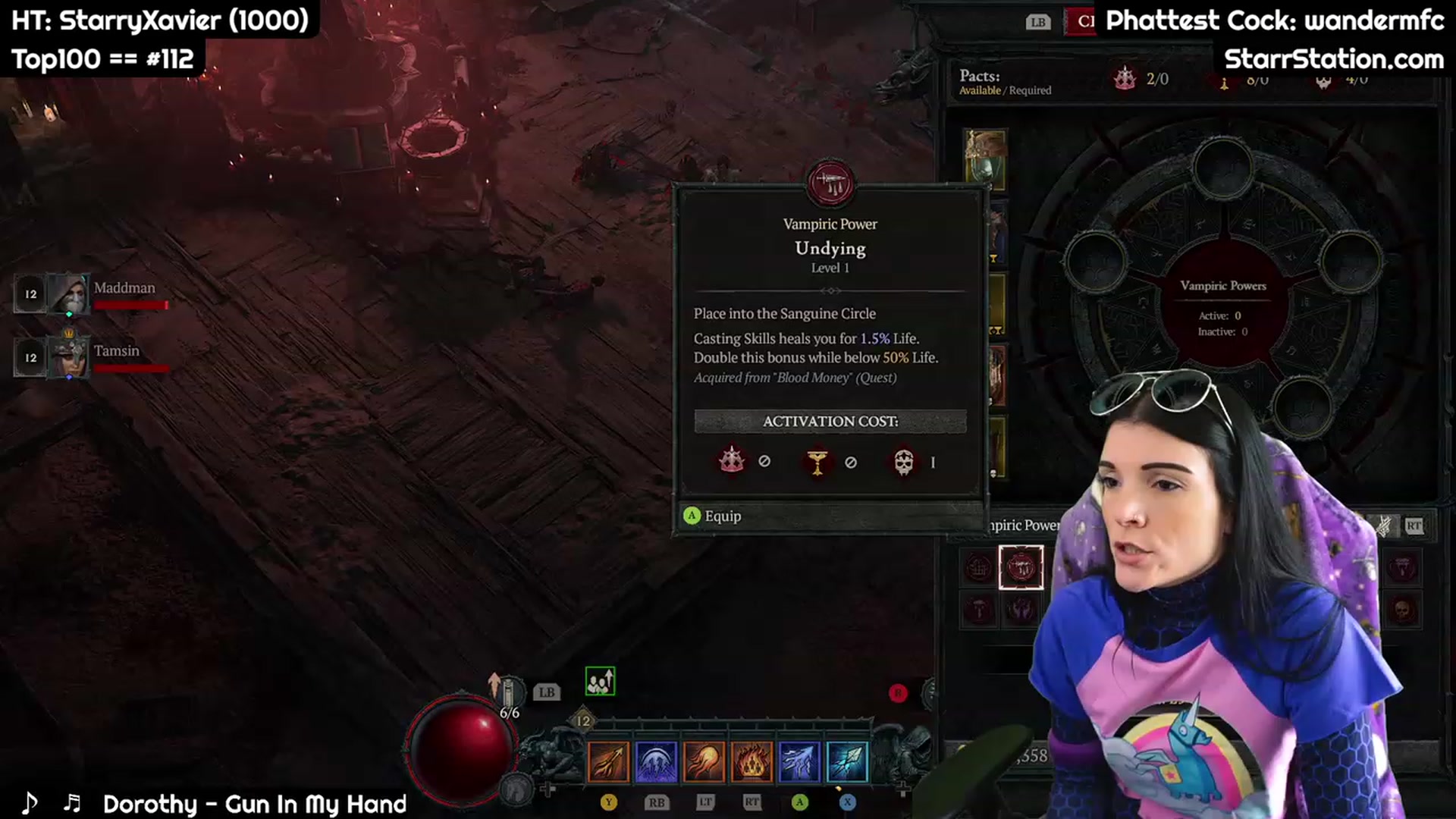Image resolution: width=1456 pixels, height=819 pixels.
Task: Select the skull vampiric power icon
Action: (x=1402, y=610)
